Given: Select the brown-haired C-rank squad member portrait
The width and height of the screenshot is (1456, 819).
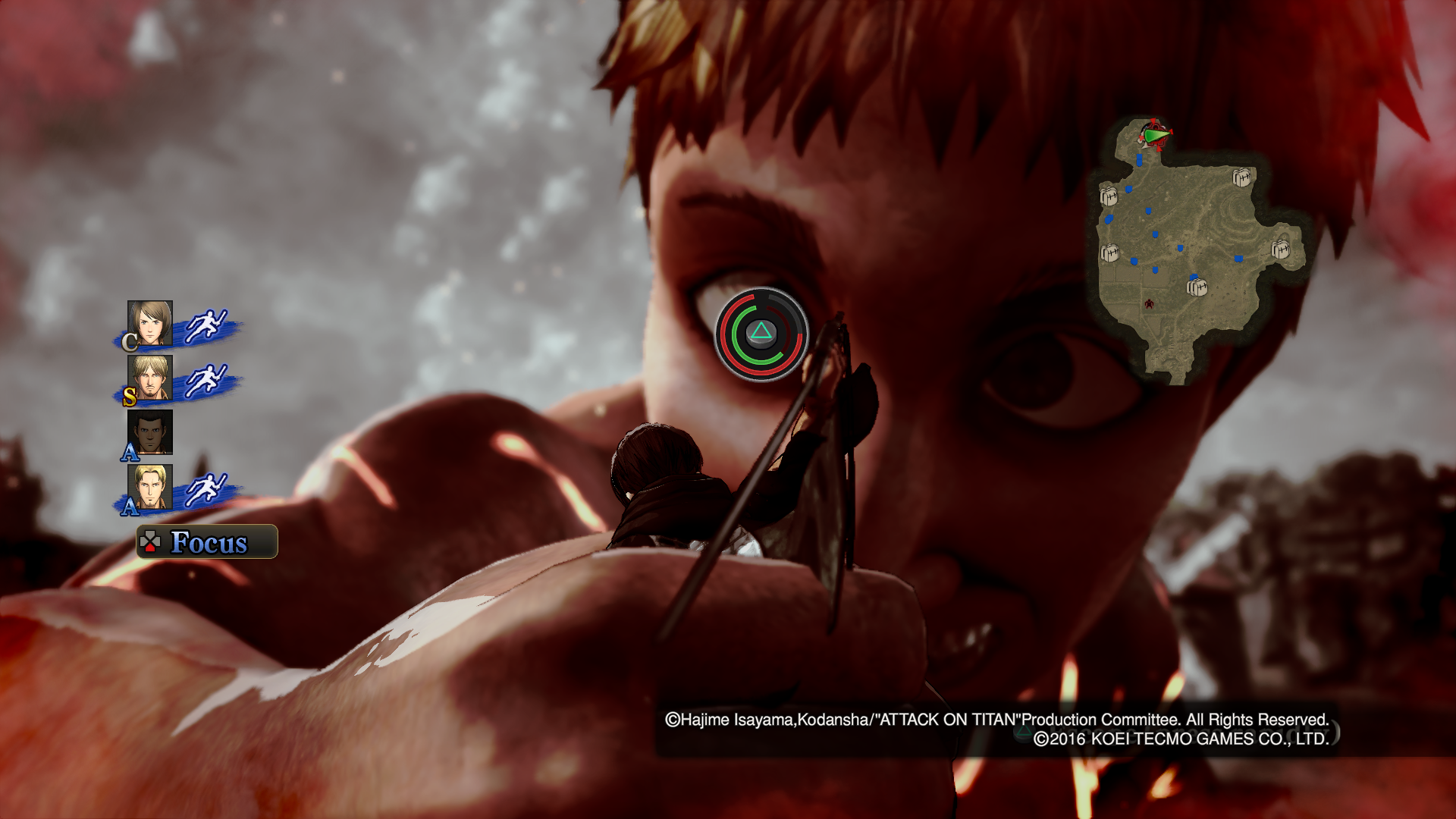Looking at the screenshot, I should [150, 324].
